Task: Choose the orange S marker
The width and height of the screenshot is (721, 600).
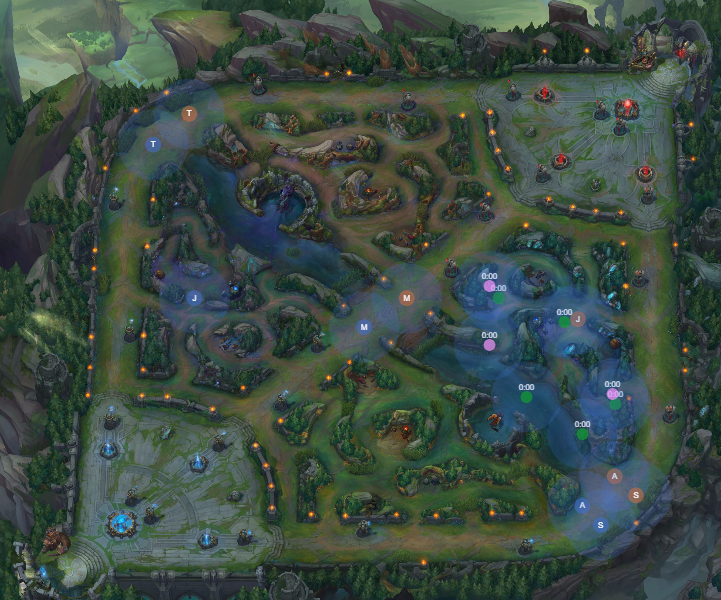Action: [634, 495]
